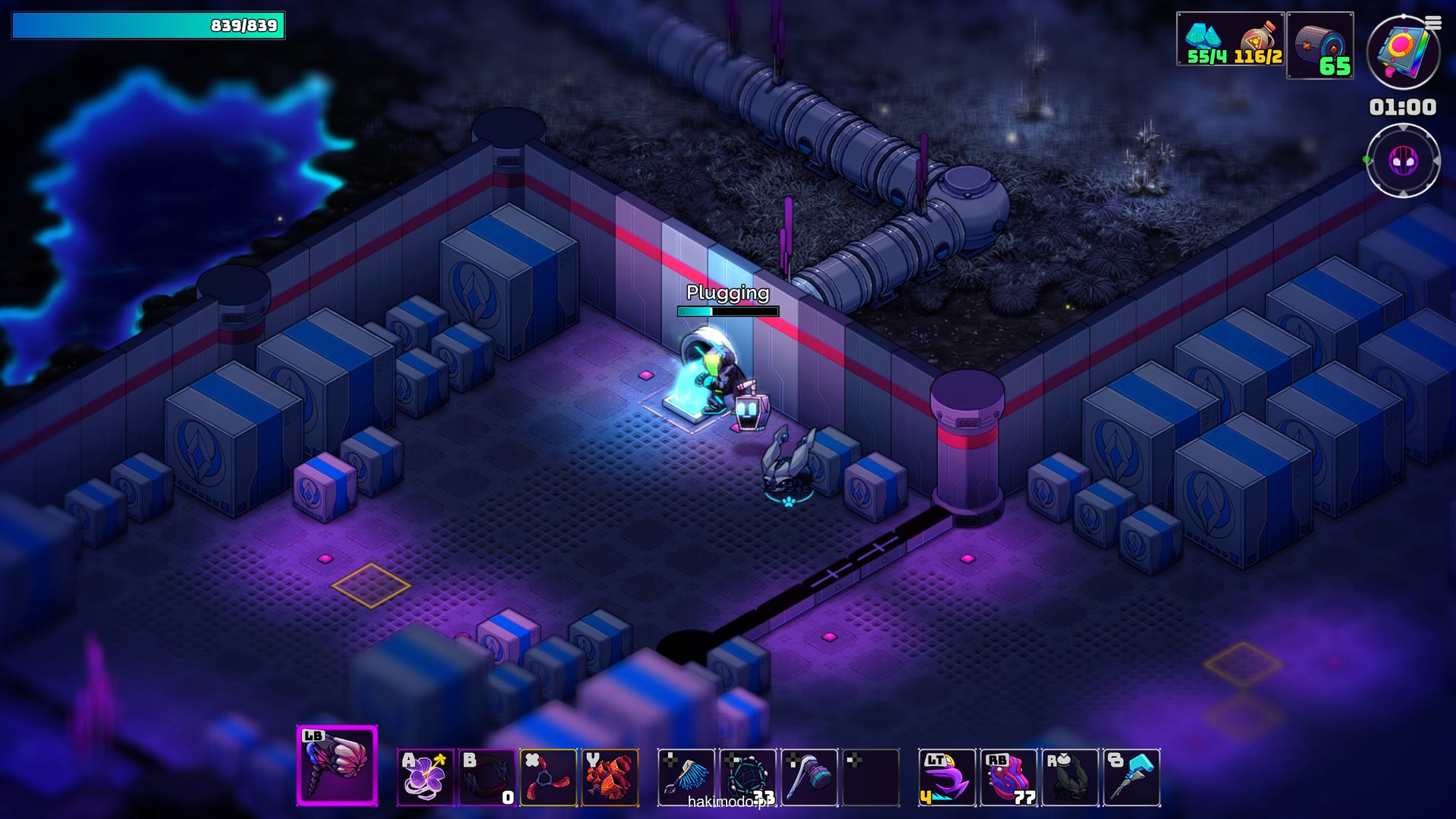Screen dimensions: 1456x819
Task: Pick the blue-bristled broom tool
Action: click(686, 777)
